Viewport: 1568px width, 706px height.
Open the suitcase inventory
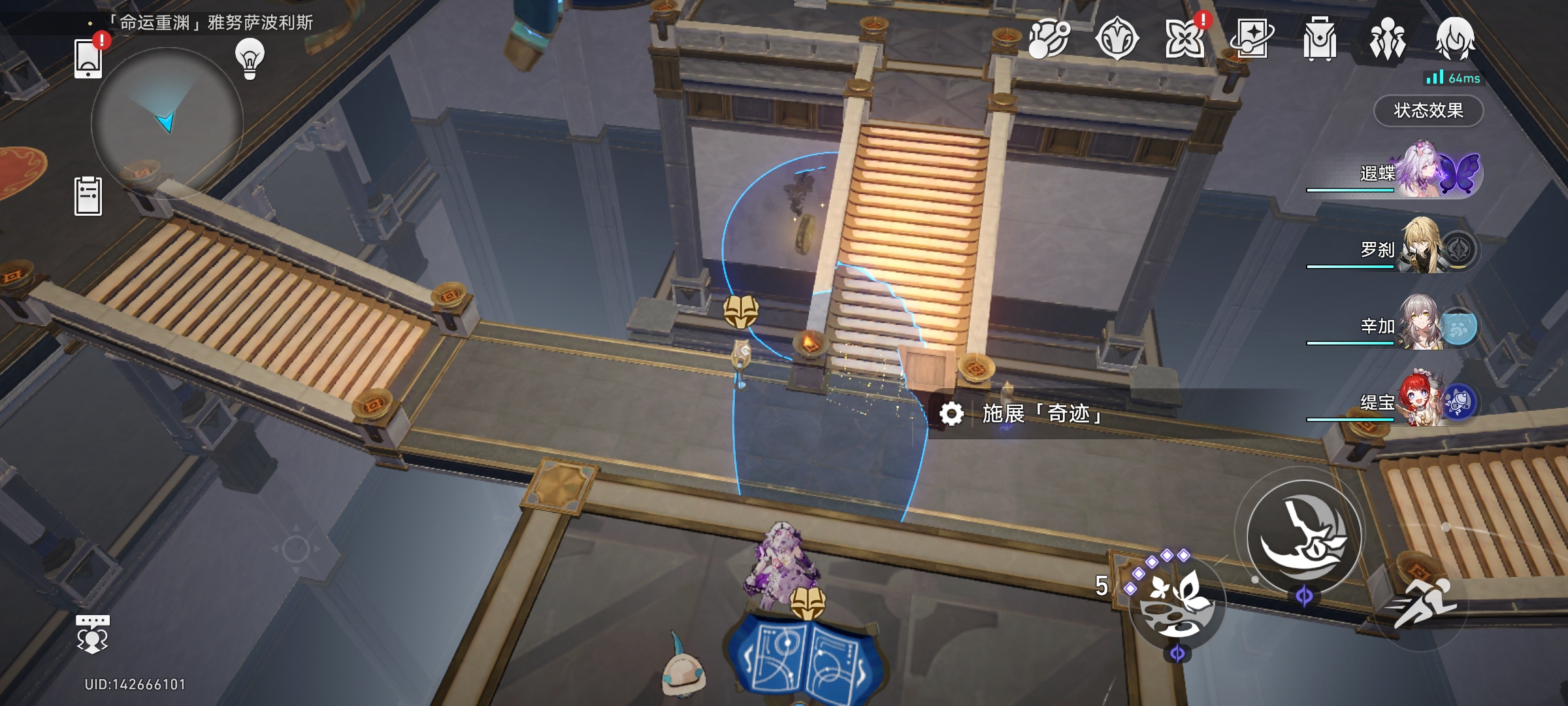pos(1319,39)
